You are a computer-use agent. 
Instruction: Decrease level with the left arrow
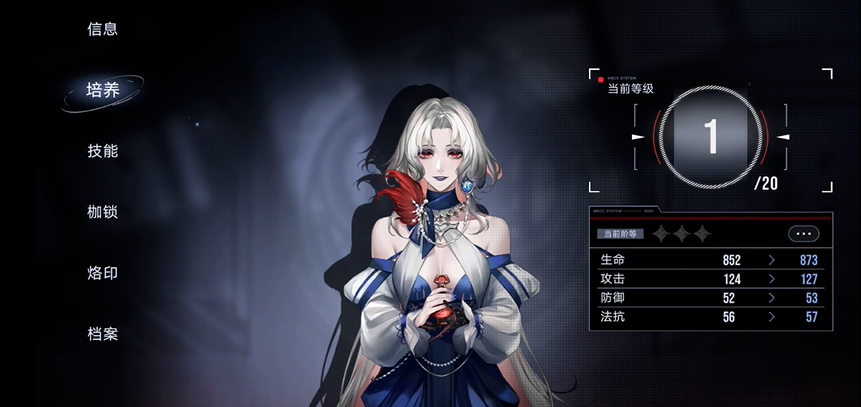tap(637, 136)
